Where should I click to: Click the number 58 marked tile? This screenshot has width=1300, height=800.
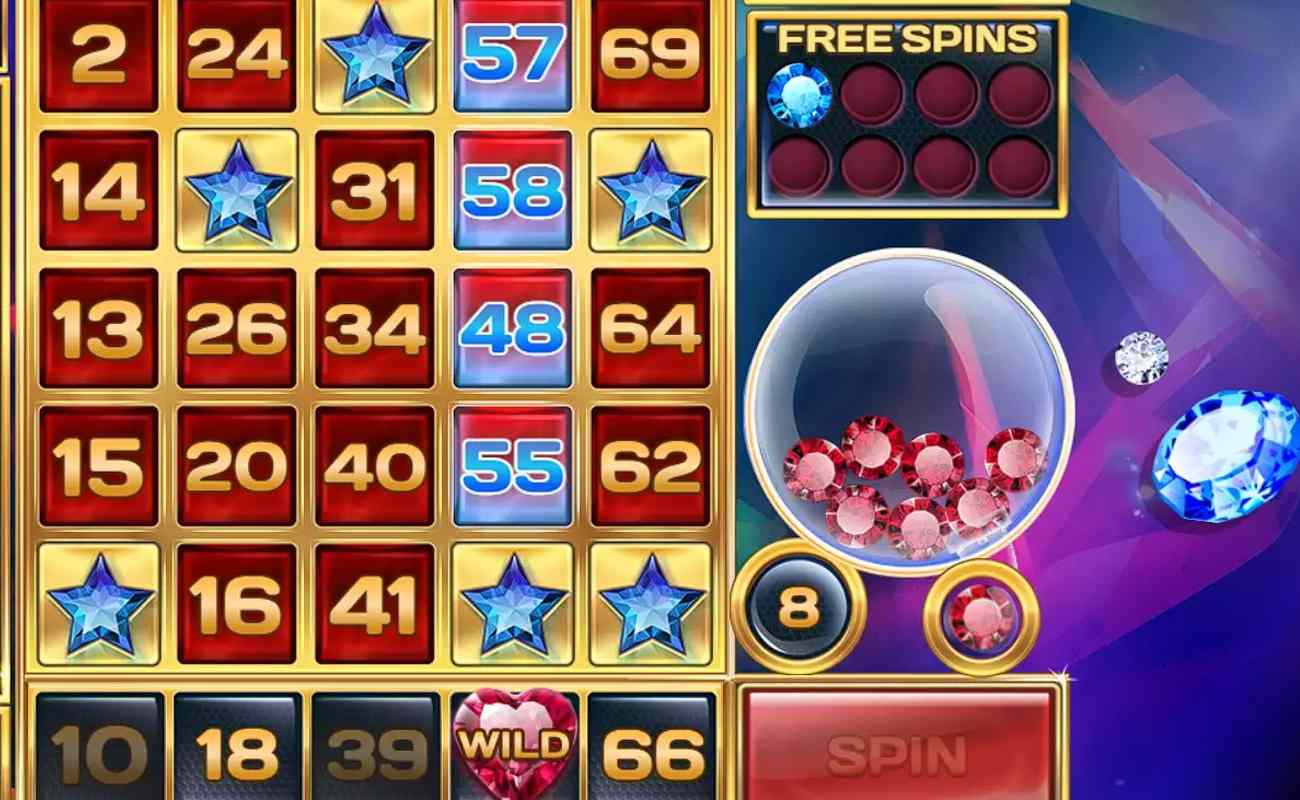[x=514, y=189]
